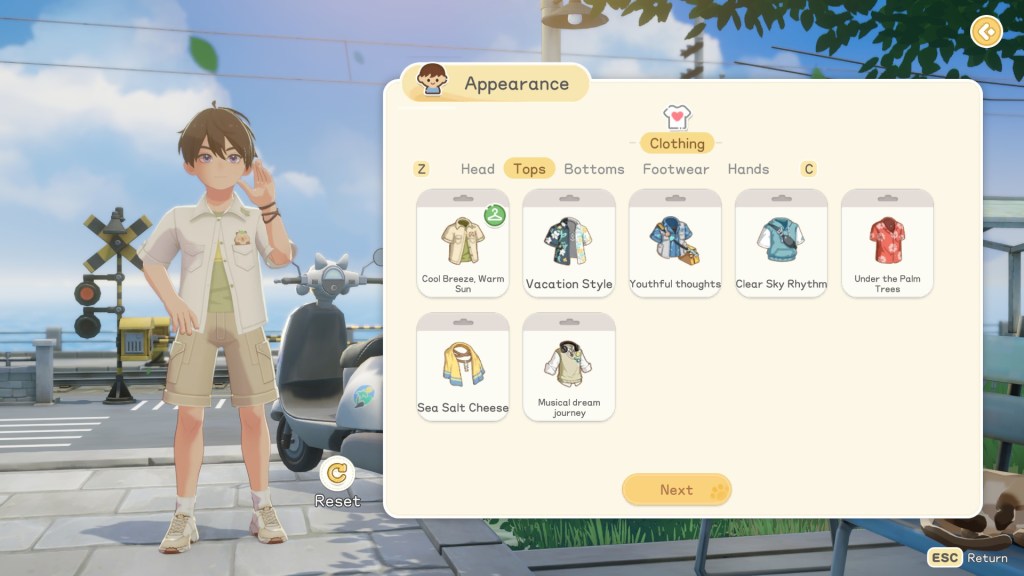
Task: Click the Clothing category shirt icon
Action: click(677, 118)
